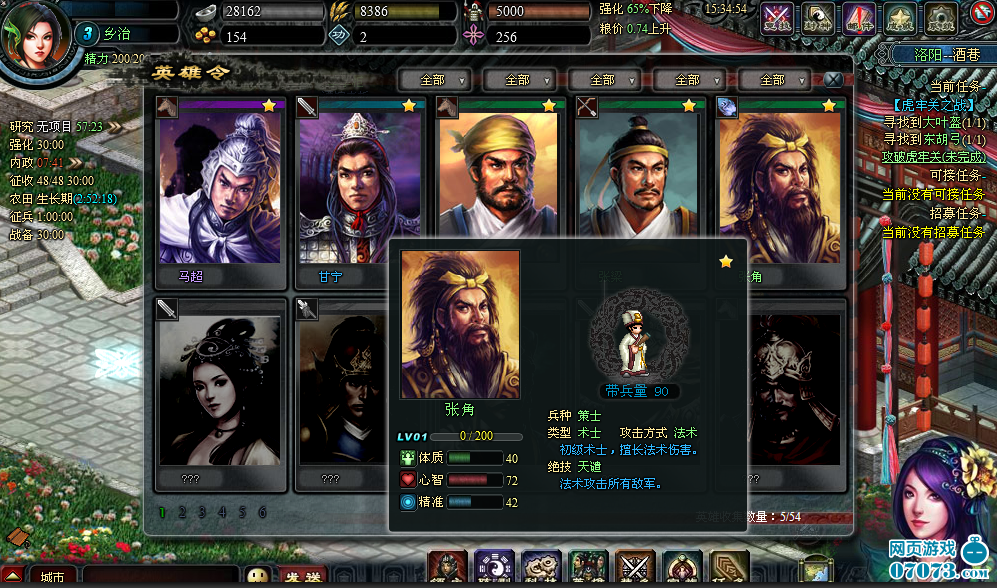Open the yin-yang icon in the bottom bar
Image resolution: width=997 pixels, height=588 pixels.
tap(494, 567)
